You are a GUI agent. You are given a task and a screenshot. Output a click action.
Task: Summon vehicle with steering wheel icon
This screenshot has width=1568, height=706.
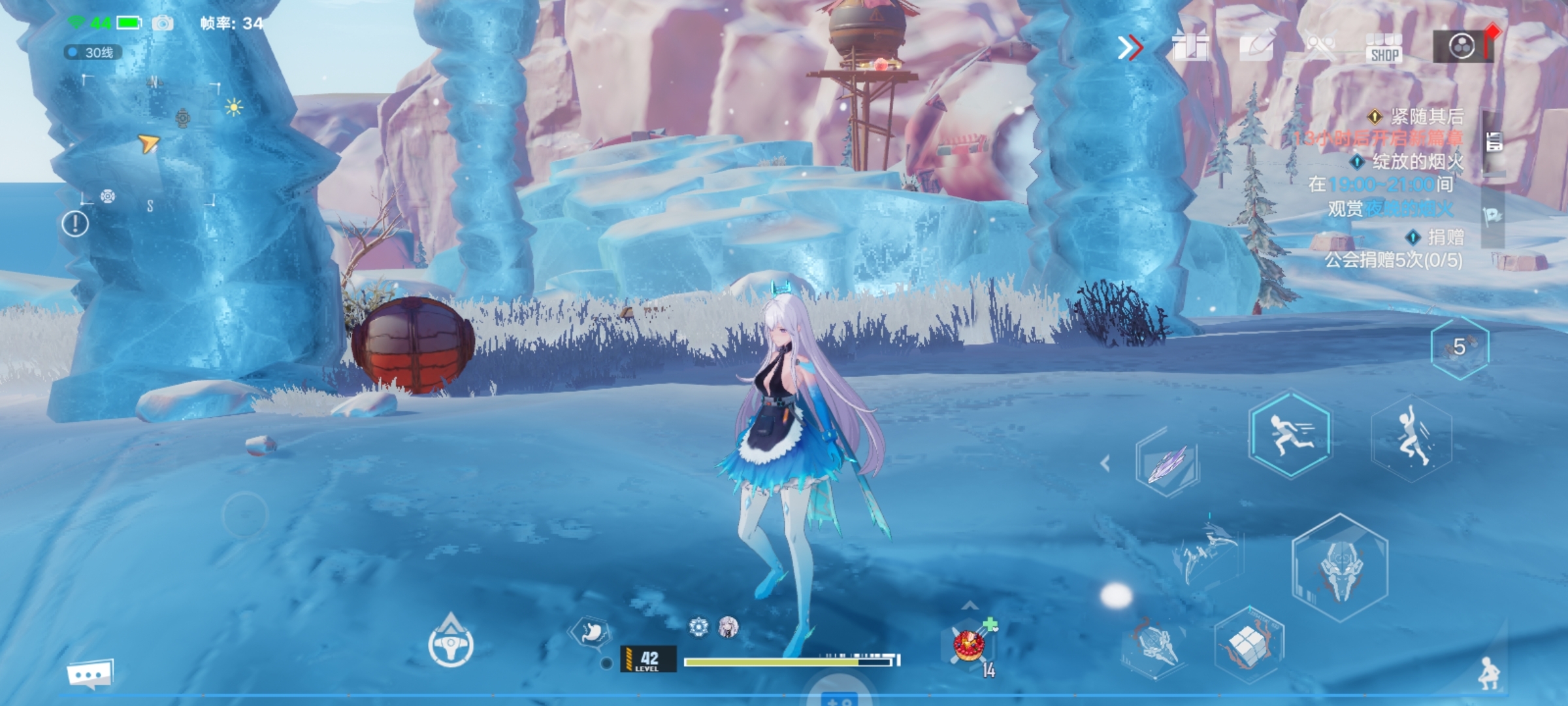pos(451,644)
